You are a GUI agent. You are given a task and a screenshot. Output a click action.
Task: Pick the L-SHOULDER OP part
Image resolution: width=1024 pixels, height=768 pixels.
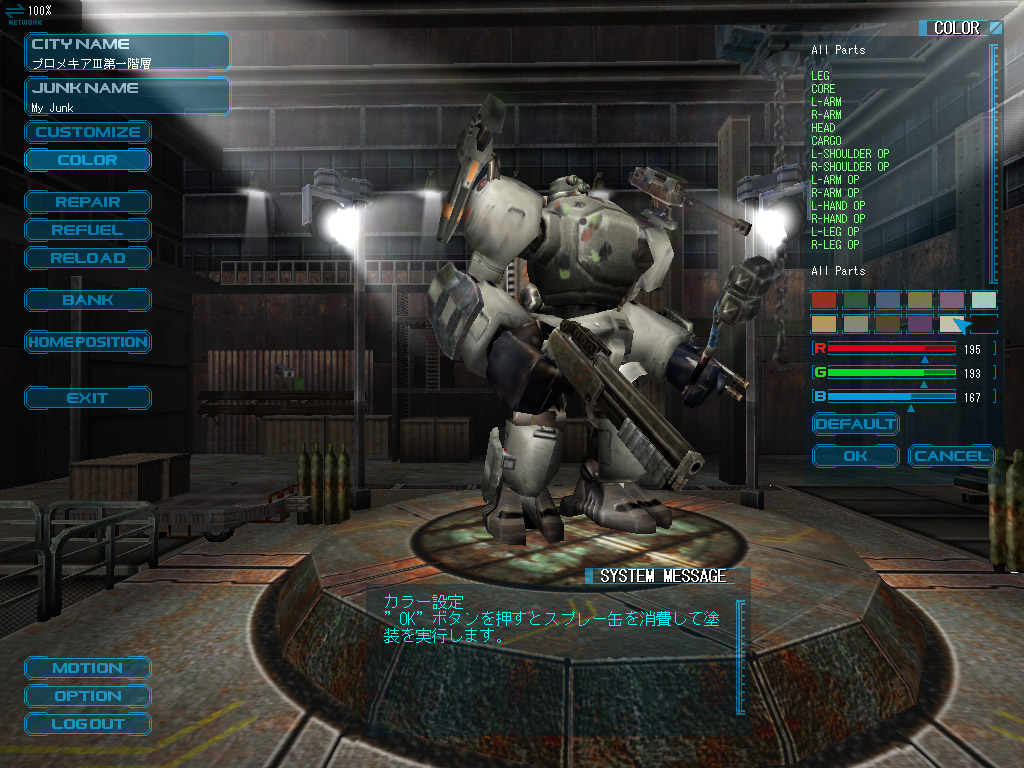pyautogui.click(x=850, y=154)
